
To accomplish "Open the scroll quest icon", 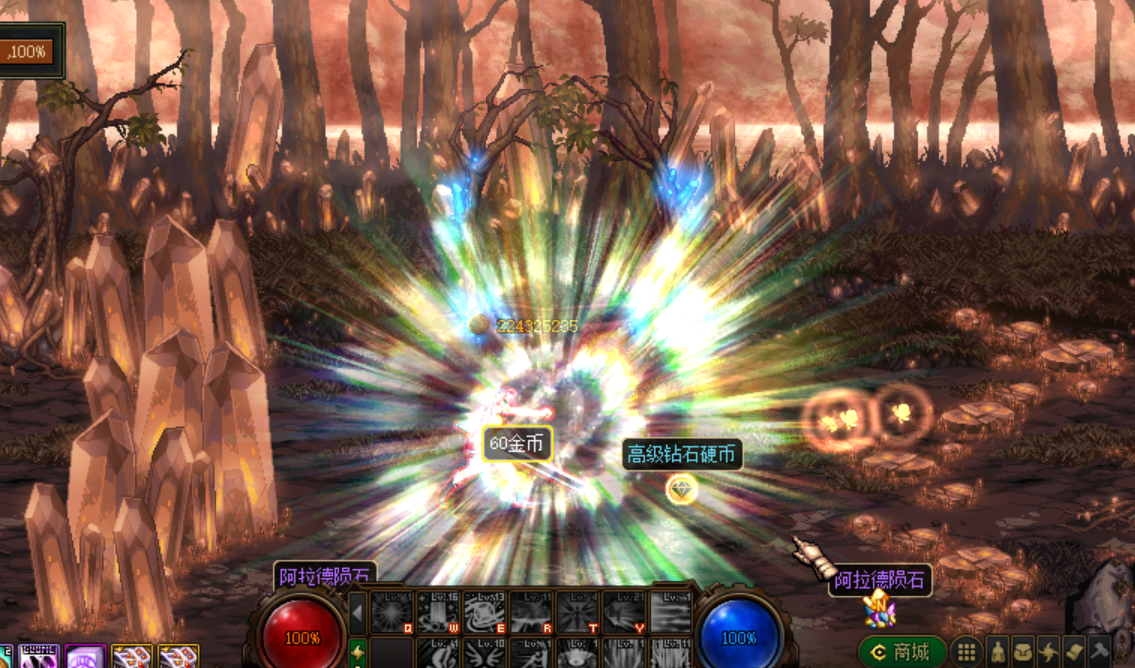I will click(1075, 652).
